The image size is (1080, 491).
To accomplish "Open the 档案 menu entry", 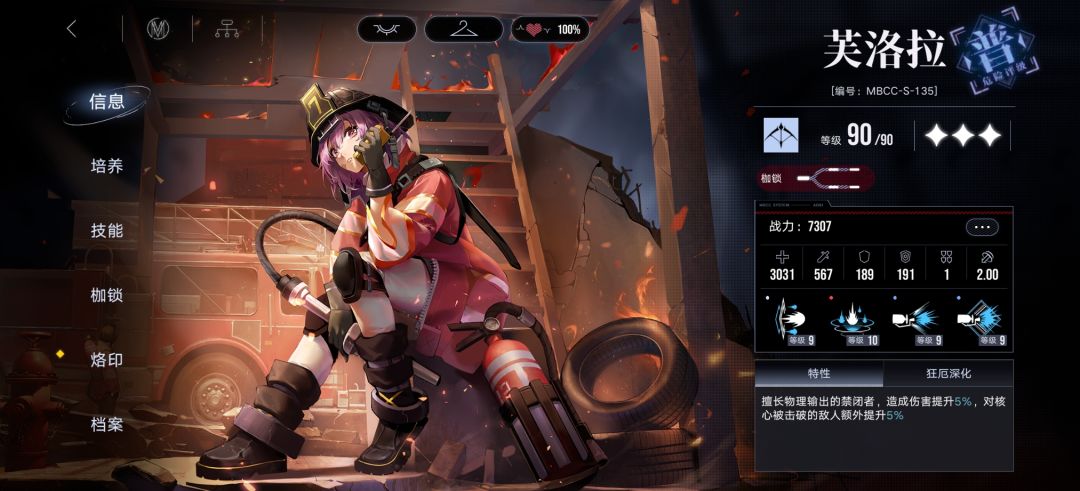I will tap(107, 424).
